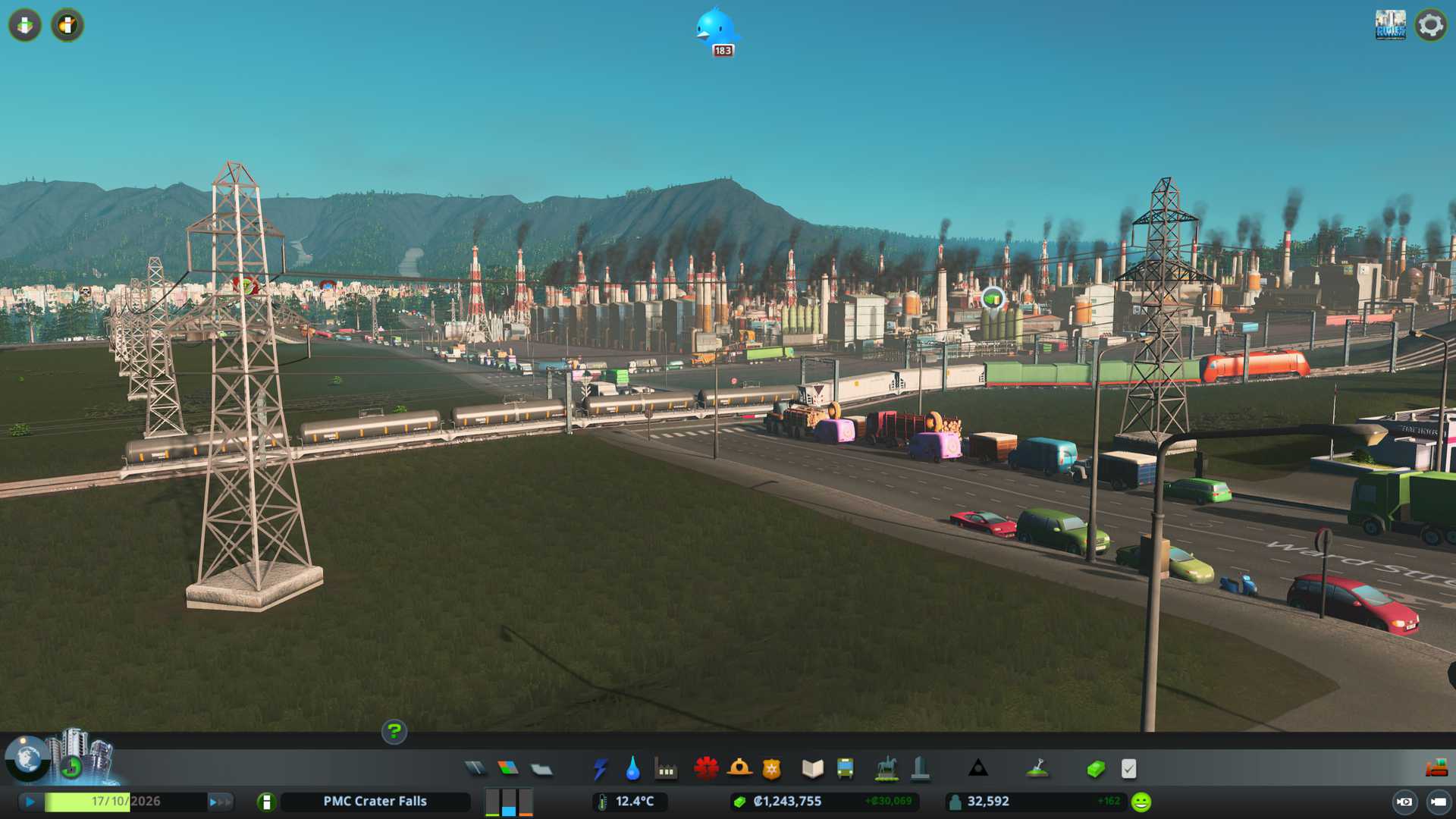1456x819 pixels.
Task: Open the Parks statue menu
Action: click(x=886, y=769)
